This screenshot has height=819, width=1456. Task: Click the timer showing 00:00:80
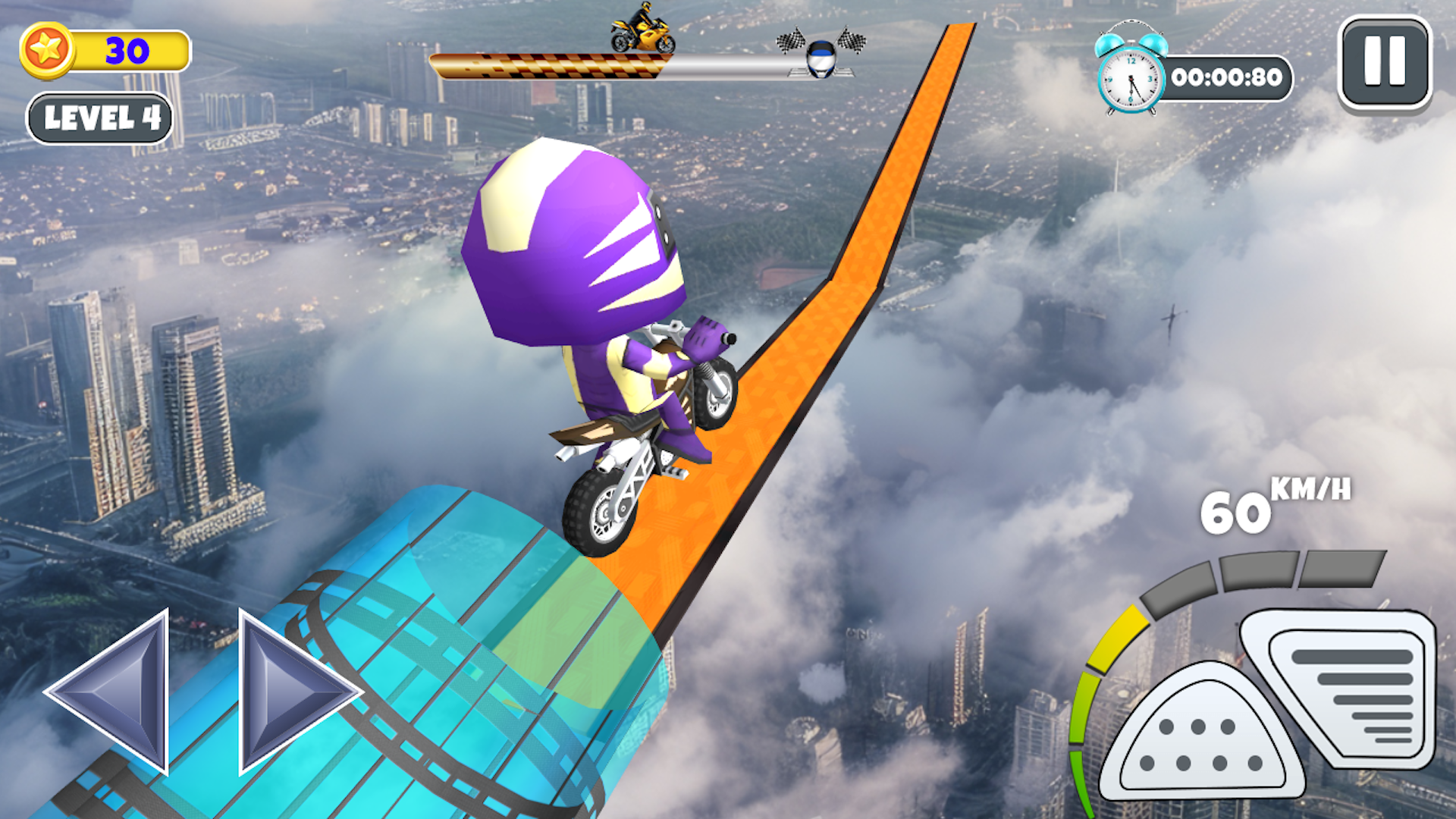1227,77
